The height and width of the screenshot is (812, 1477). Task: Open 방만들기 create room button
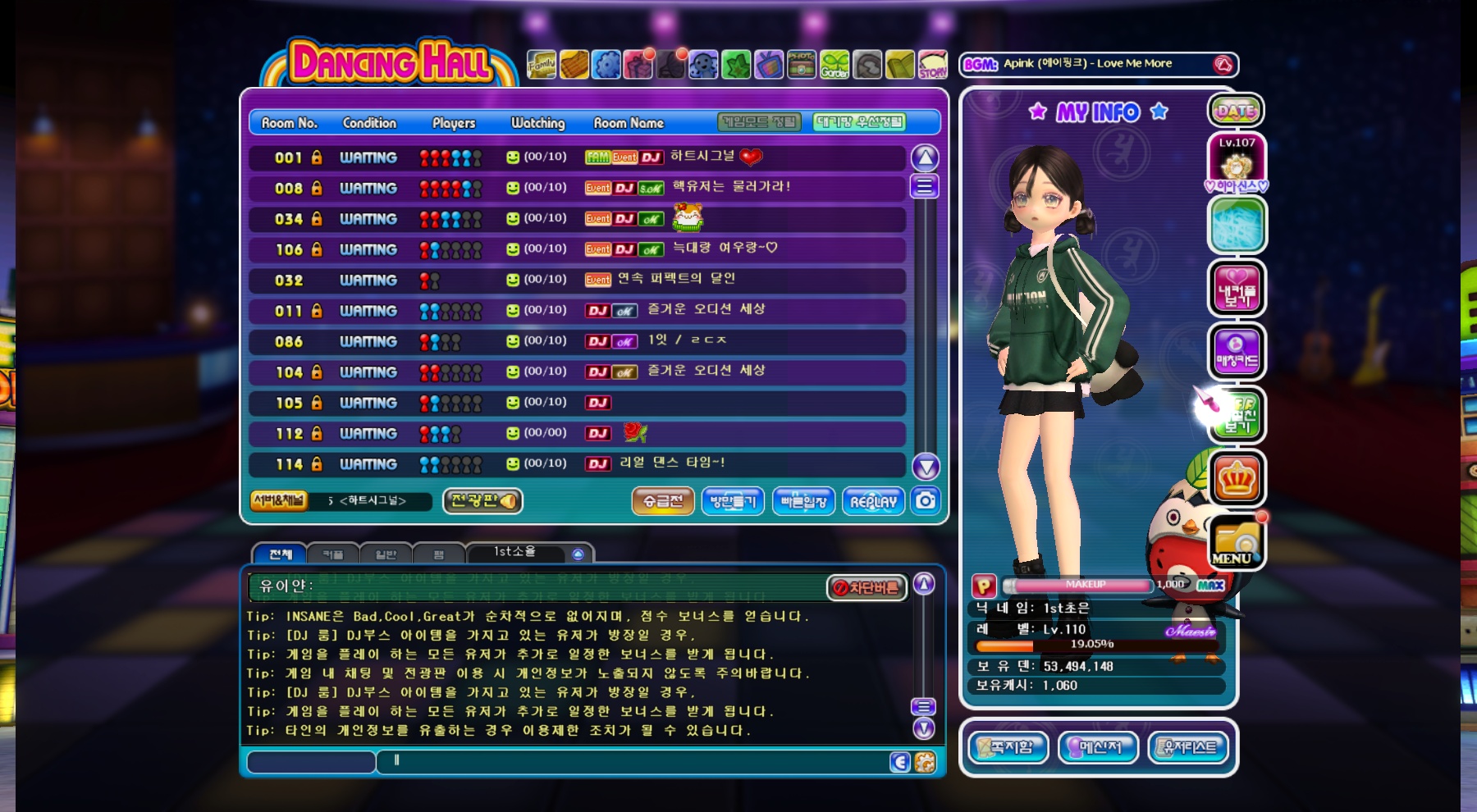733,501
